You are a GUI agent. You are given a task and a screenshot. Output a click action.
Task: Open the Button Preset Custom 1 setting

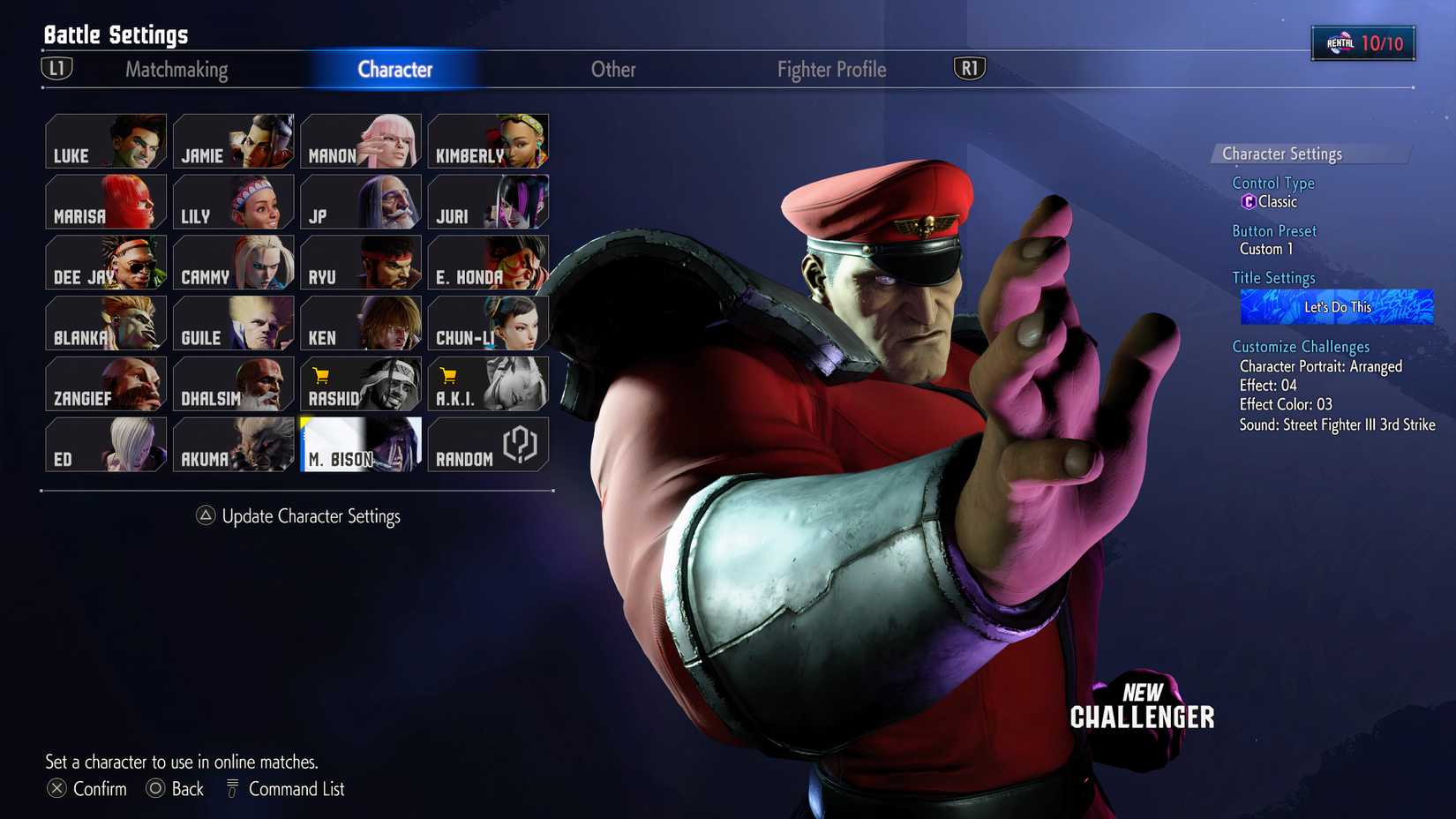(x=1265, y=249)
